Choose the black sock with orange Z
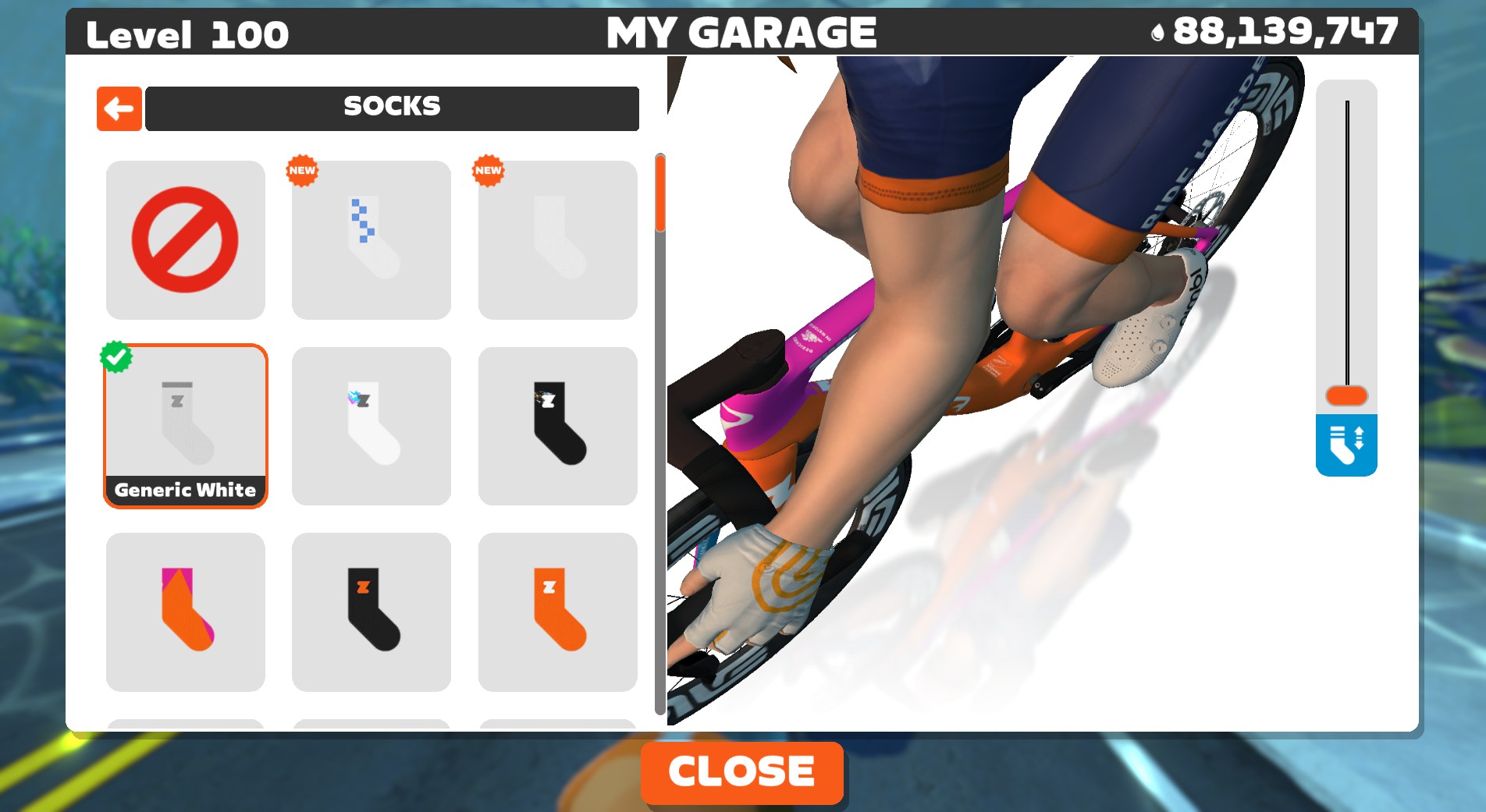Viewport: 1486px width, 812px height. point(371,612)
